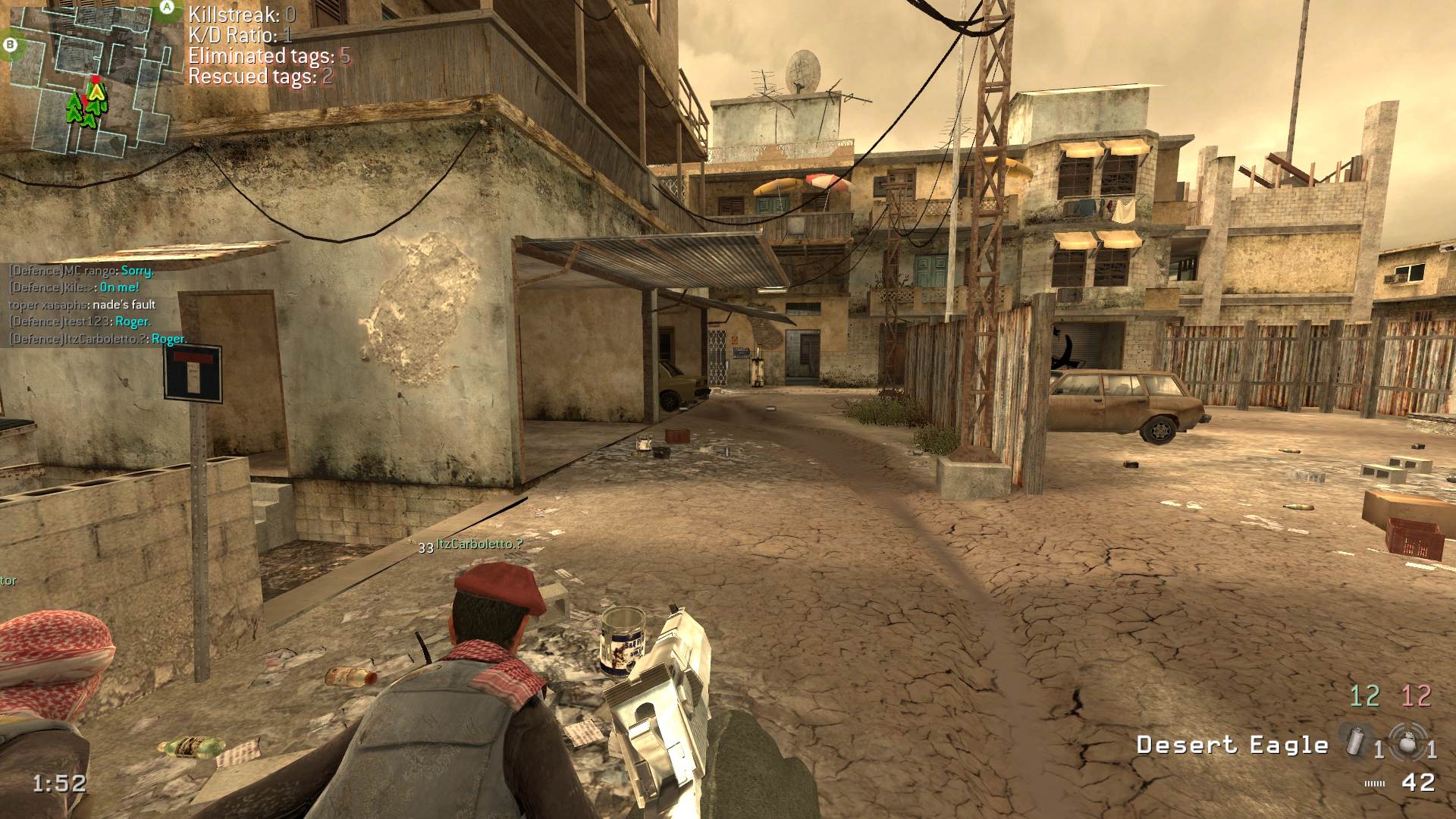
Task: Click the "nade's fault" chat message
Action: [124, 305]
